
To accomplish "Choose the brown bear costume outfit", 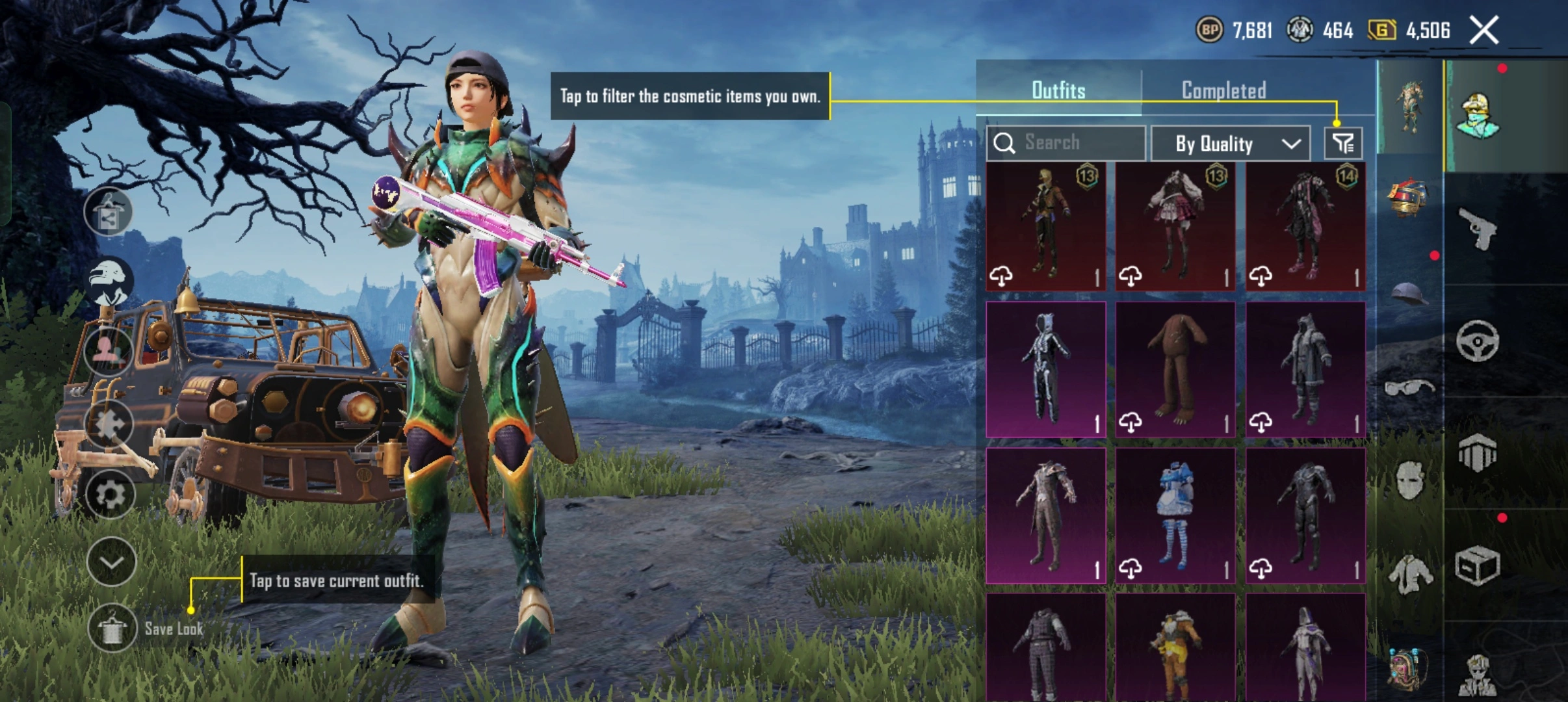I will 1175,369.
